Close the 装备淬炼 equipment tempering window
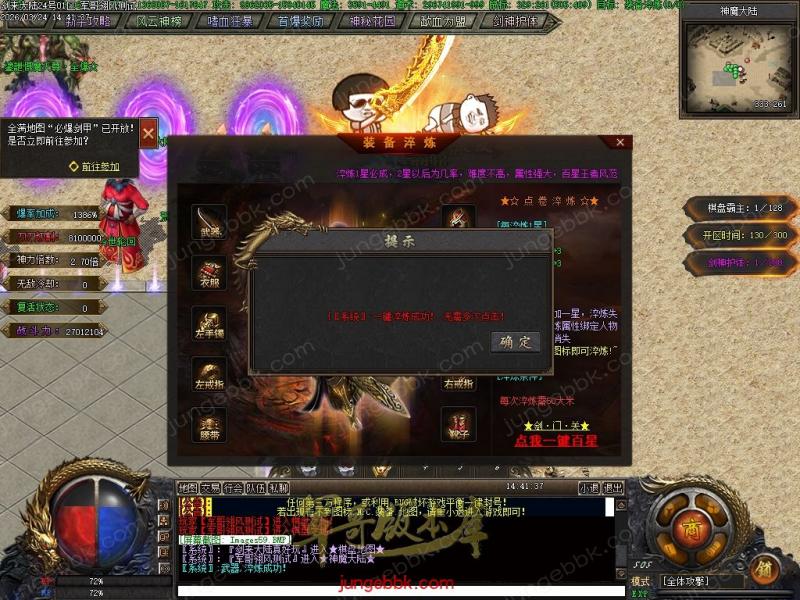 click(x=620, y=143)
